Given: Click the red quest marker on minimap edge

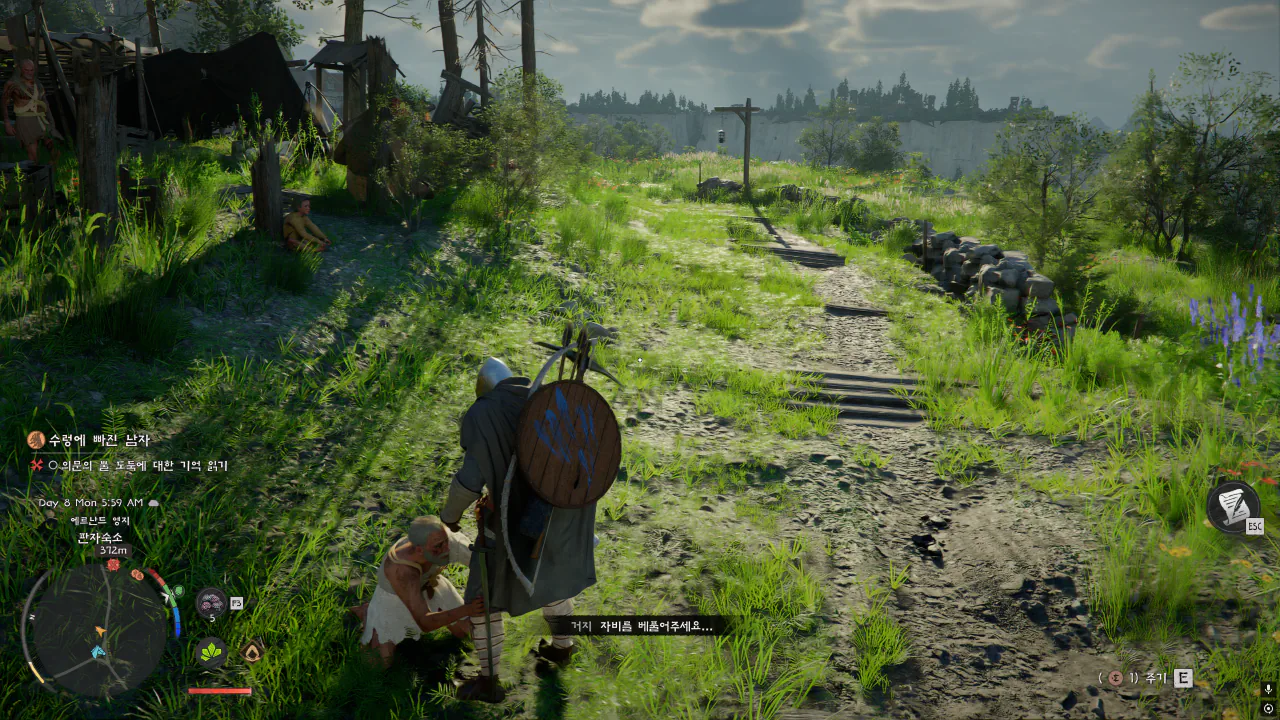Looking at the screenshot, I should [114, 566].
